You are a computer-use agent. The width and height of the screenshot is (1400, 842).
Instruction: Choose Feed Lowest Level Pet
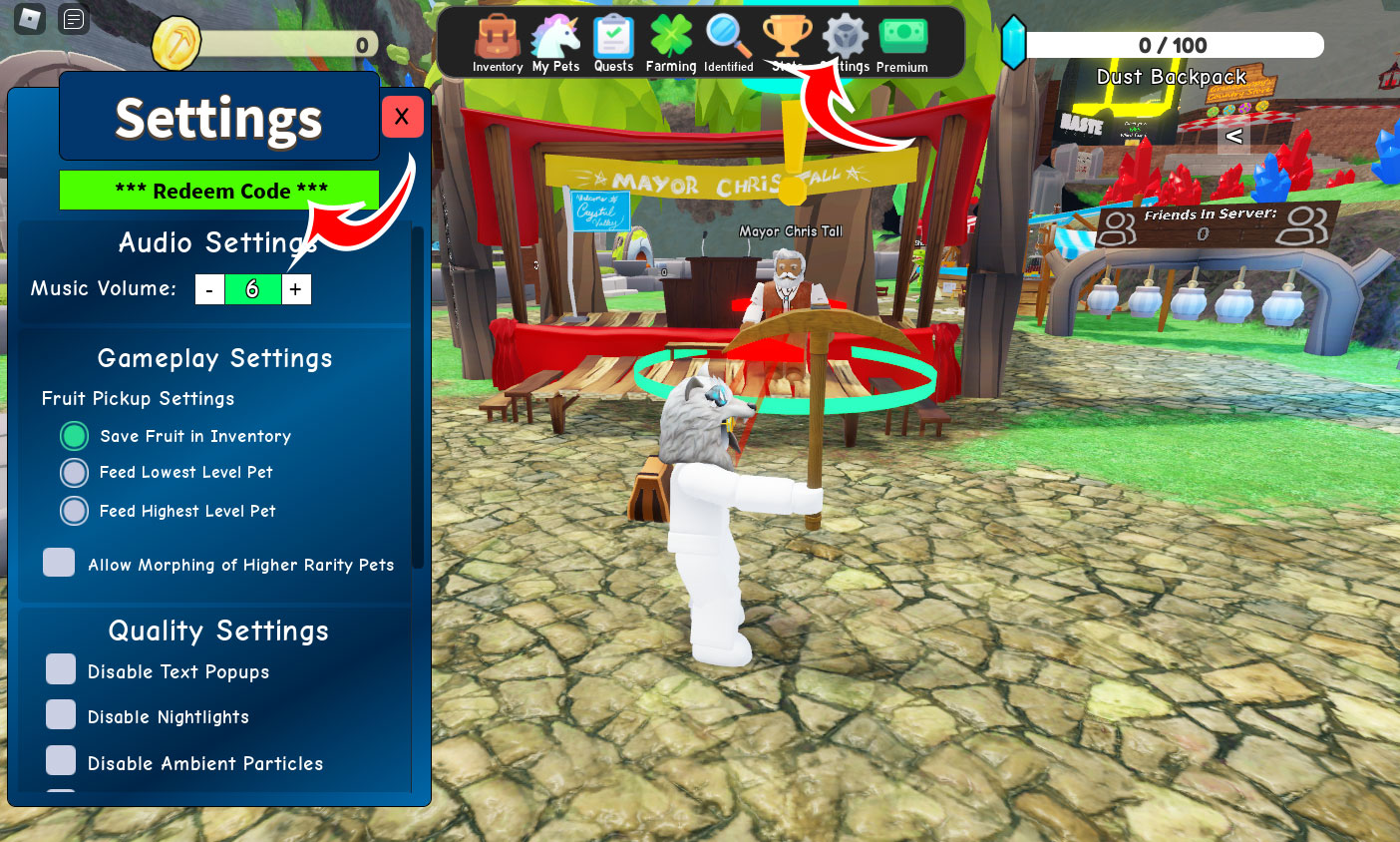click(75, 472)
